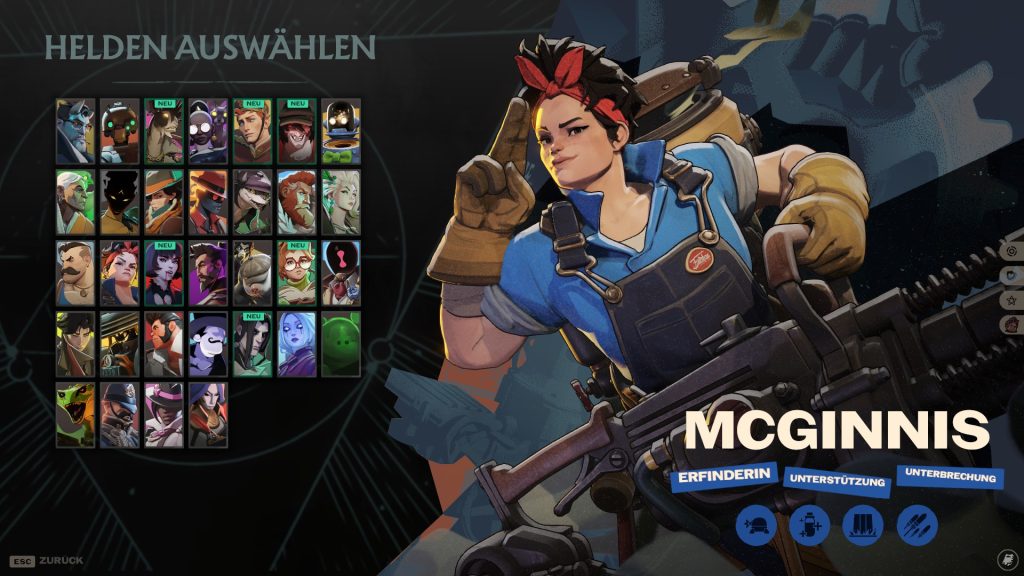Pick the red-bearded hero portrait
1024x576 pixels.
296,202
